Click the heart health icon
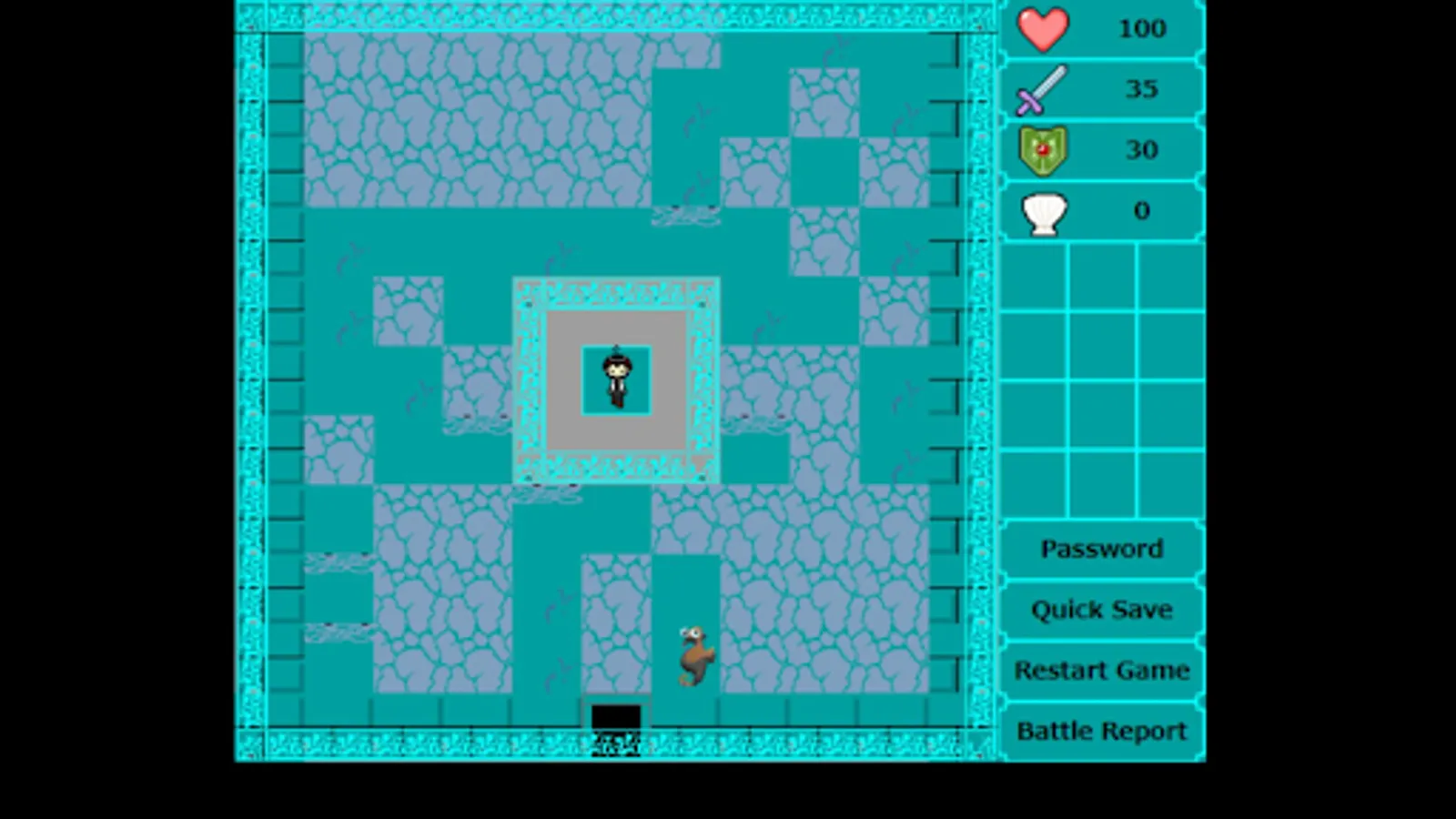Viewport: 1456px width, 819px height. (1043, 28)
